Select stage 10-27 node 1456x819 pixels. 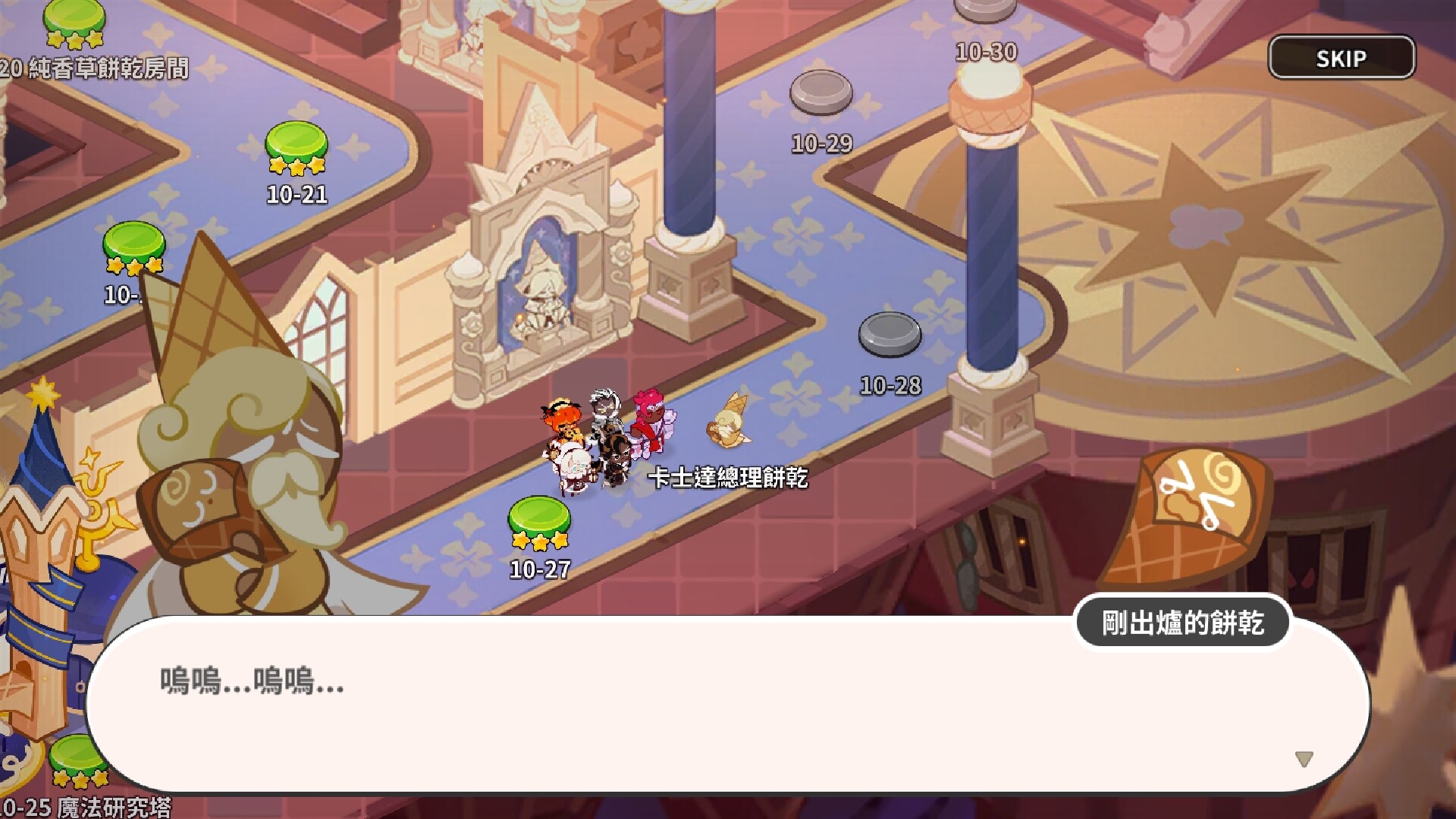point(539,518)
